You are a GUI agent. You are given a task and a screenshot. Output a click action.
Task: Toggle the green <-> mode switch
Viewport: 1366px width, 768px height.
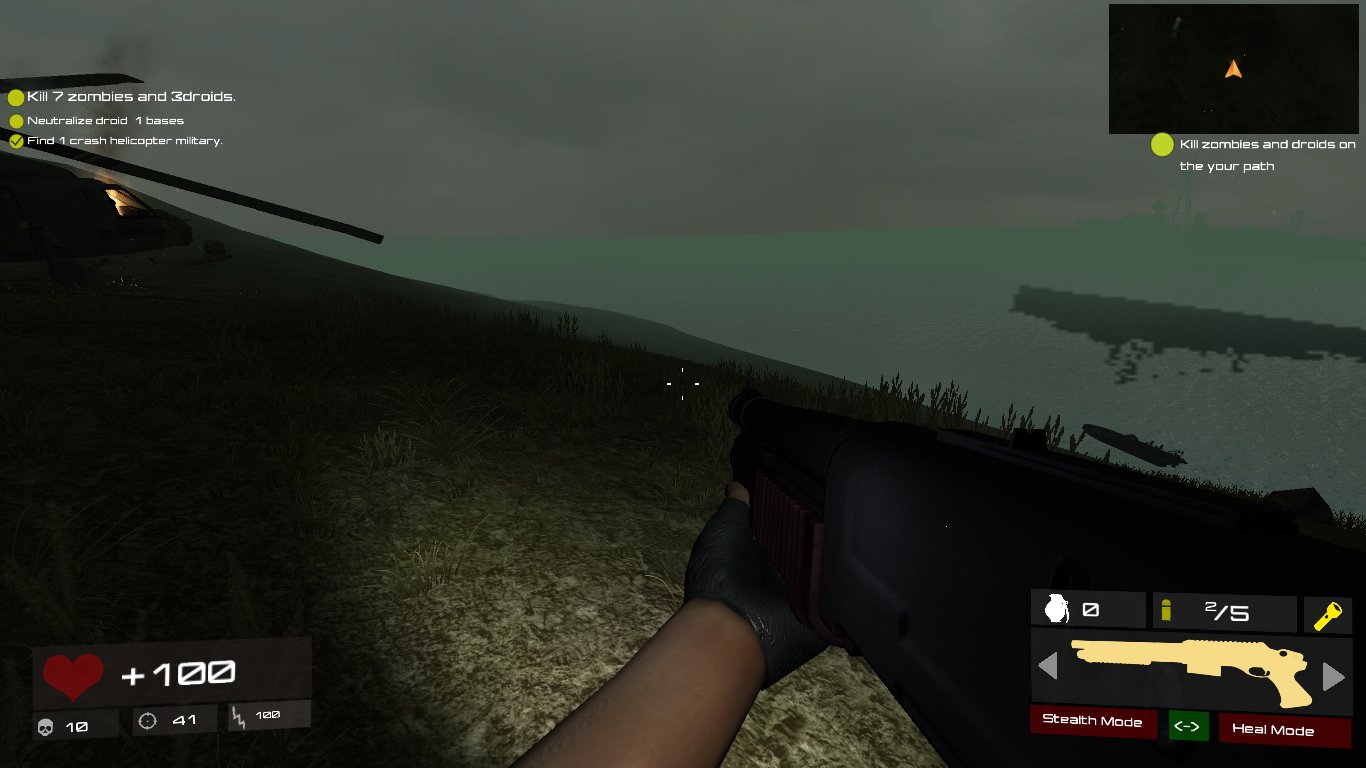click(x=1188, y=726)
